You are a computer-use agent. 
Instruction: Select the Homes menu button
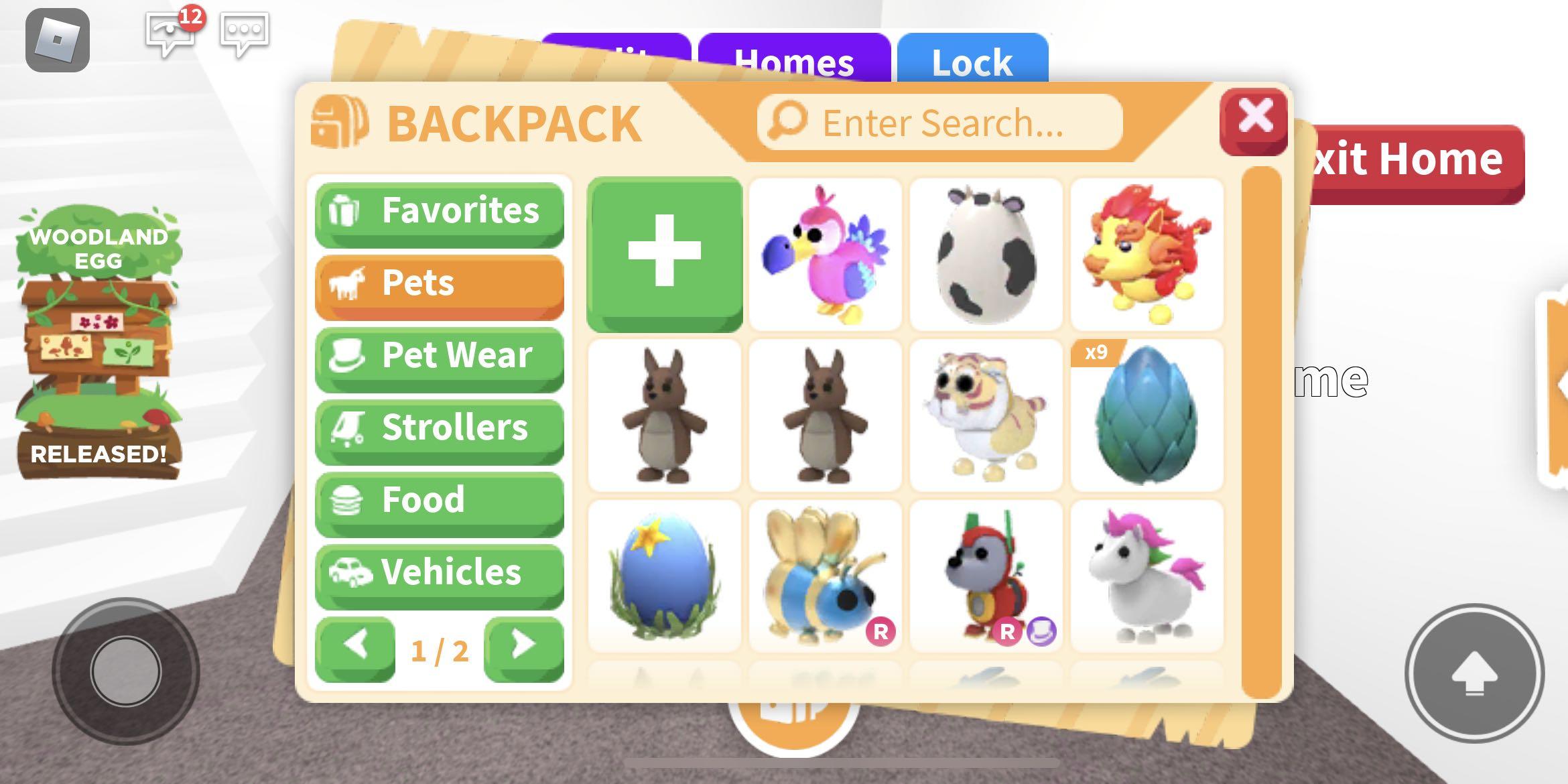[x=795, y=62]
